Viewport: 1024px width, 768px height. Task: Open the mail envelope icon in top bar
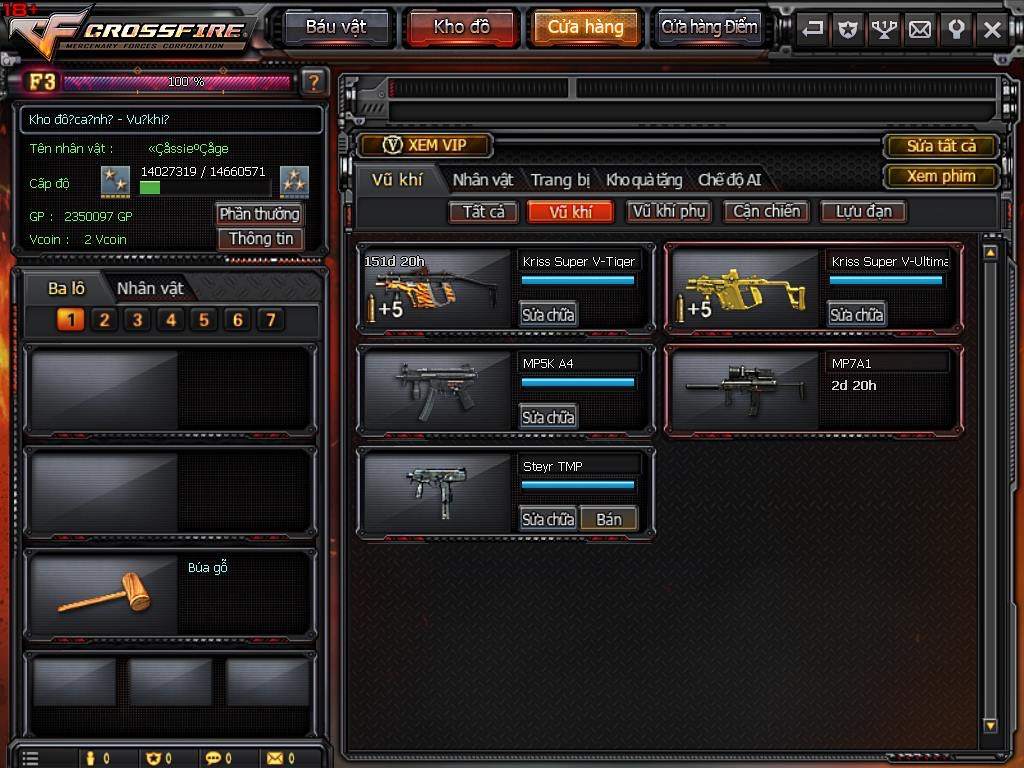point(920,29)
